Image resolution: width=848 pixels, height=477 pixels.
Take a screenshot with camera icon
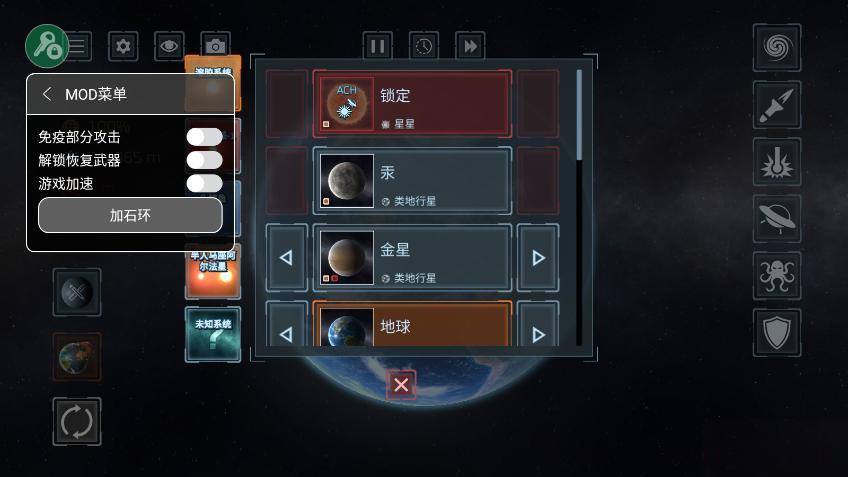[215, 46]
